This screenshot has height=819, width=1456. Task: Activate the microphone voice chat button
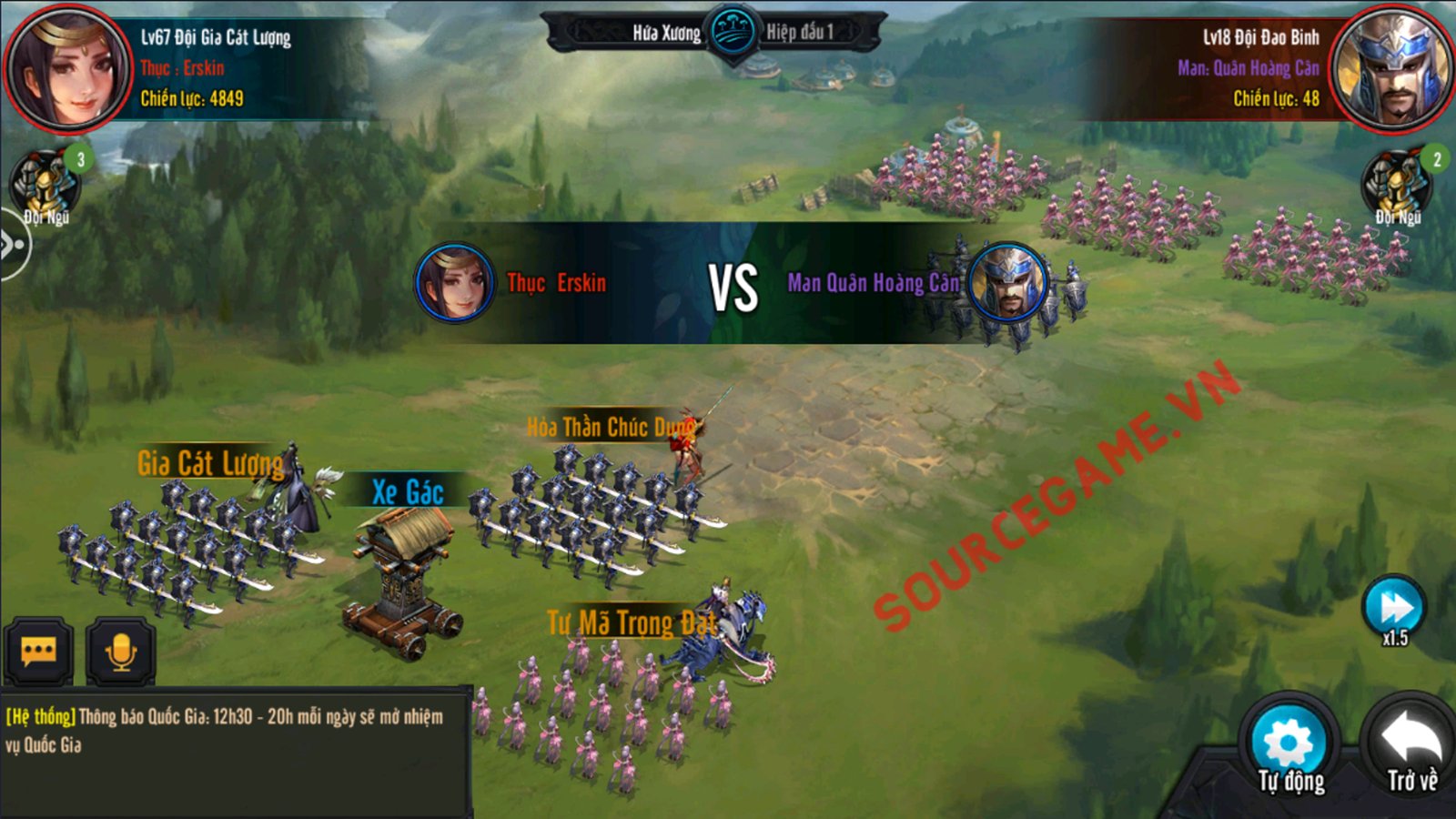pyautogui.click(x=120, y=651)
